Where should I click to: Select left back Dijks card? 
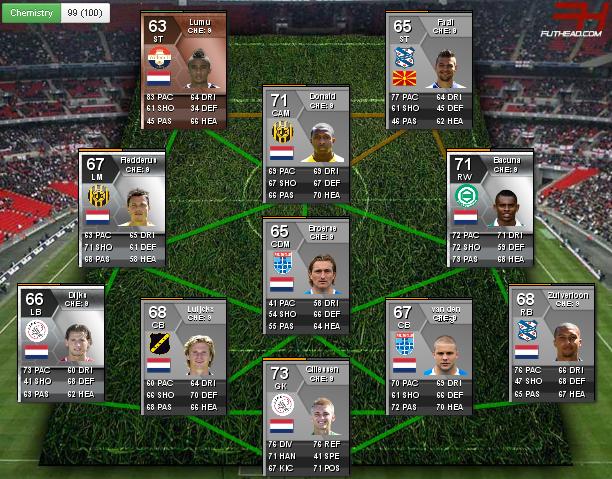(59, 340)
